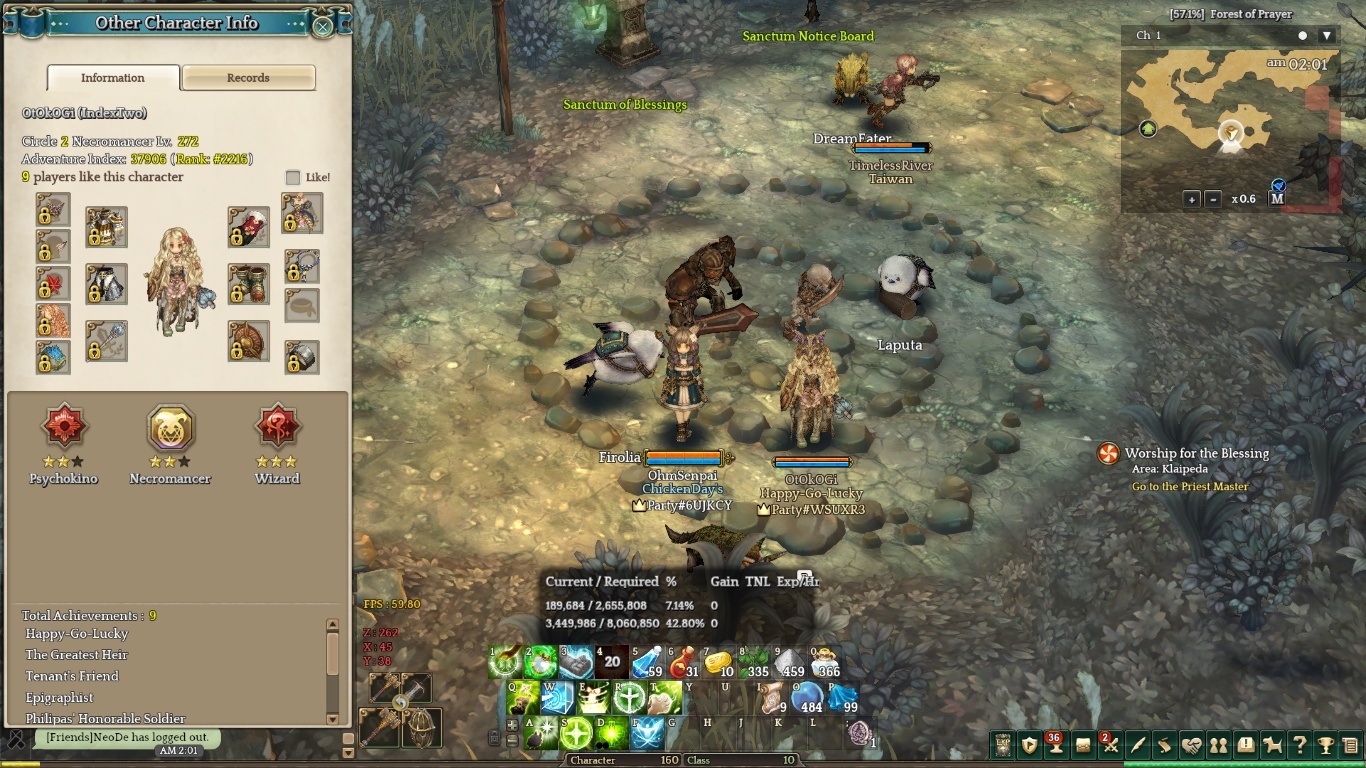Open the briefcase inventory menu

click(1083, 745)
